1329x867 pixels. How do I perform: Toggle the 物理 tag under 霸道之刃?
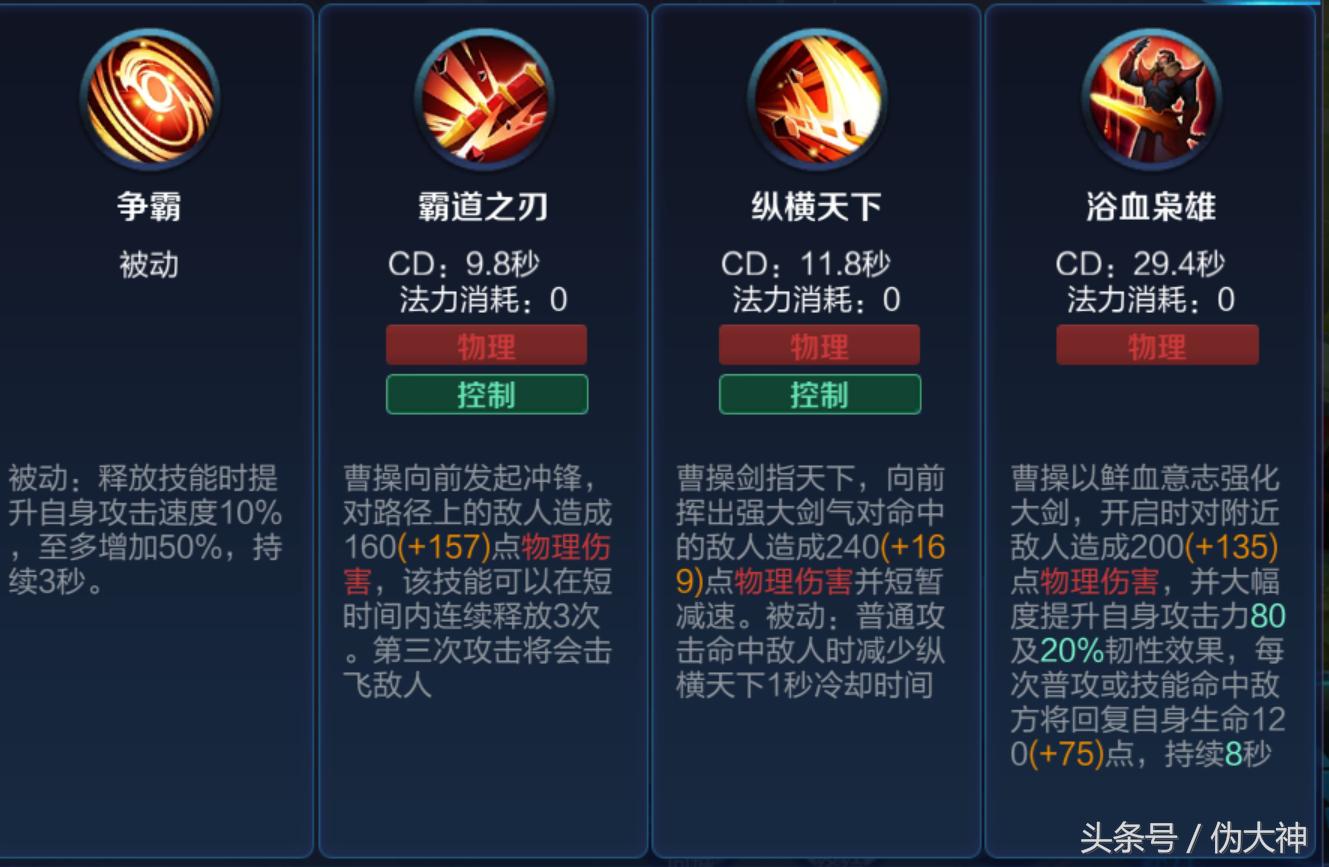click(x=487, y=346)
